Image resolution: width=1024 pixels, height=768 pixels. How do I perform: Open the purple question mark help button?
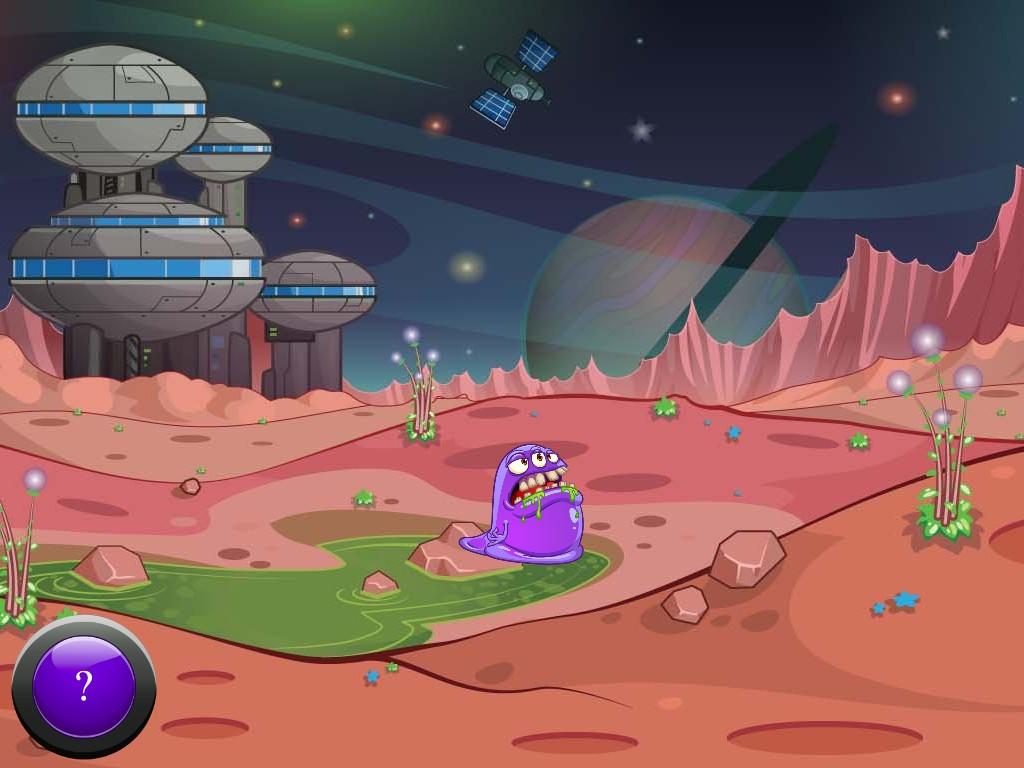84,687
